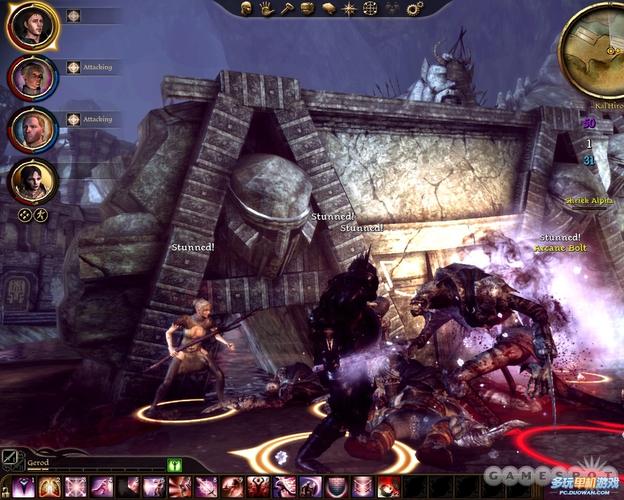Open the gears options menu icon
This screenshot has height=500, width=624.
coord(415,8)
